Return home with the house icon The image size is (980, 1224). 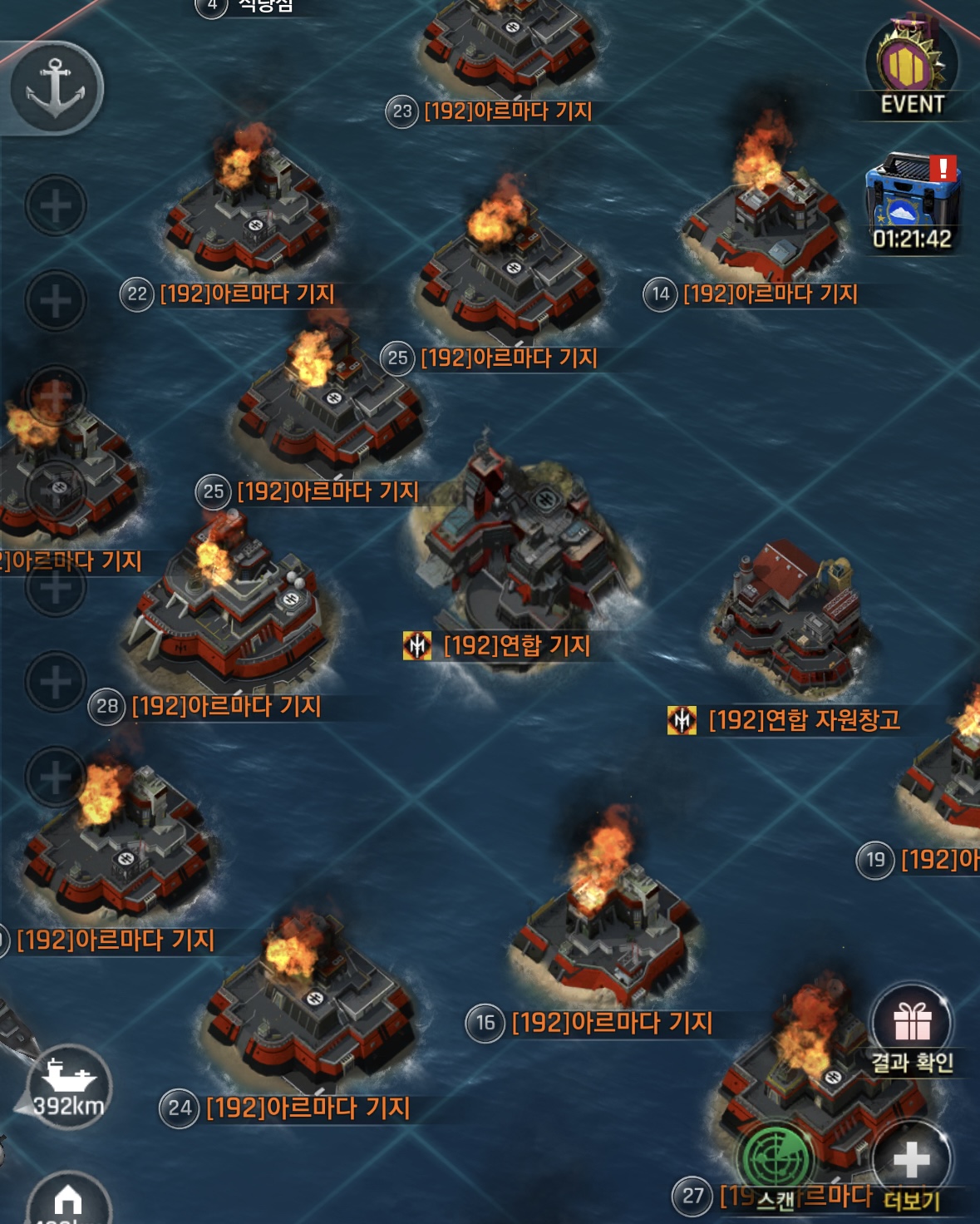click(x=68, y=1202)
